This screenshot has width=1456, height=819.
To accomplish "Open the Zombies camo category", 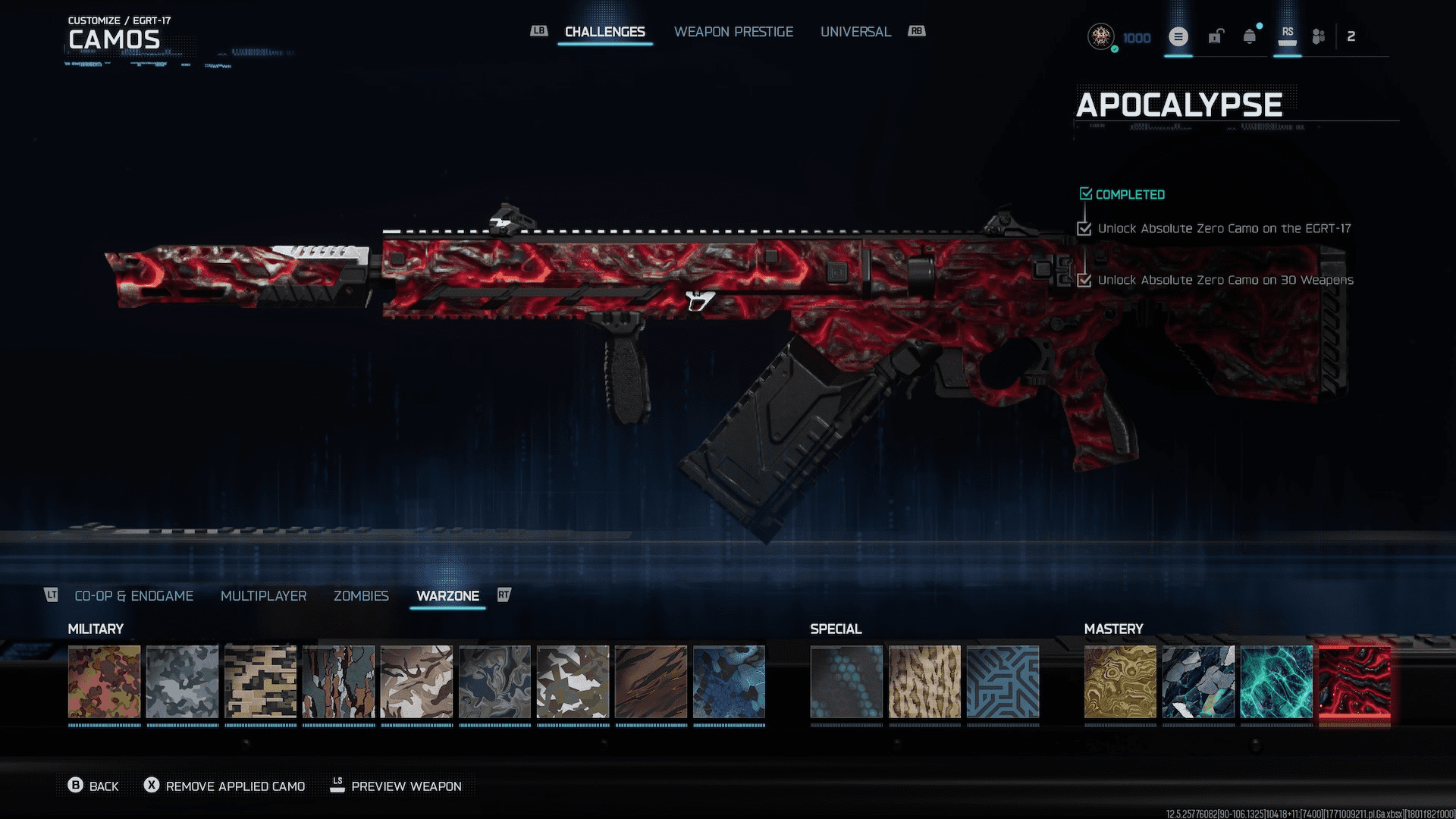I will (x=361, y=596).
